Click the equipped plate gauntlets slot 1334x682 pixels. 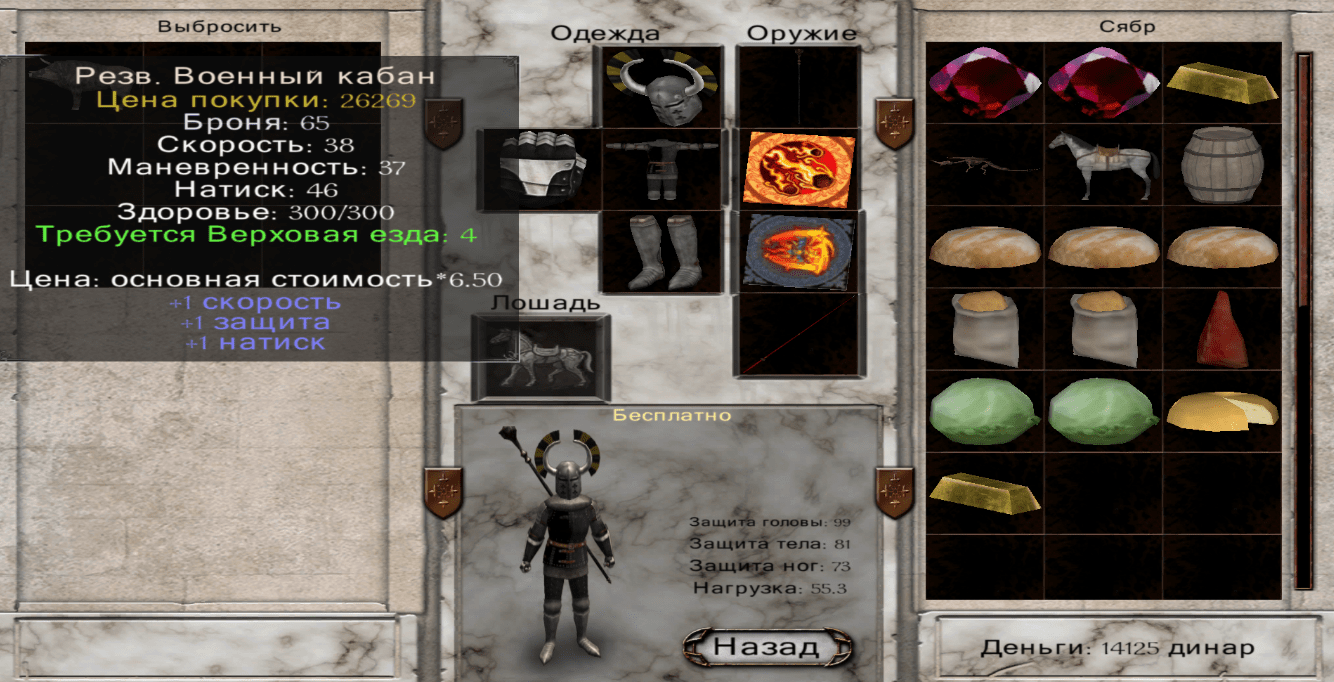pos(541,169)
